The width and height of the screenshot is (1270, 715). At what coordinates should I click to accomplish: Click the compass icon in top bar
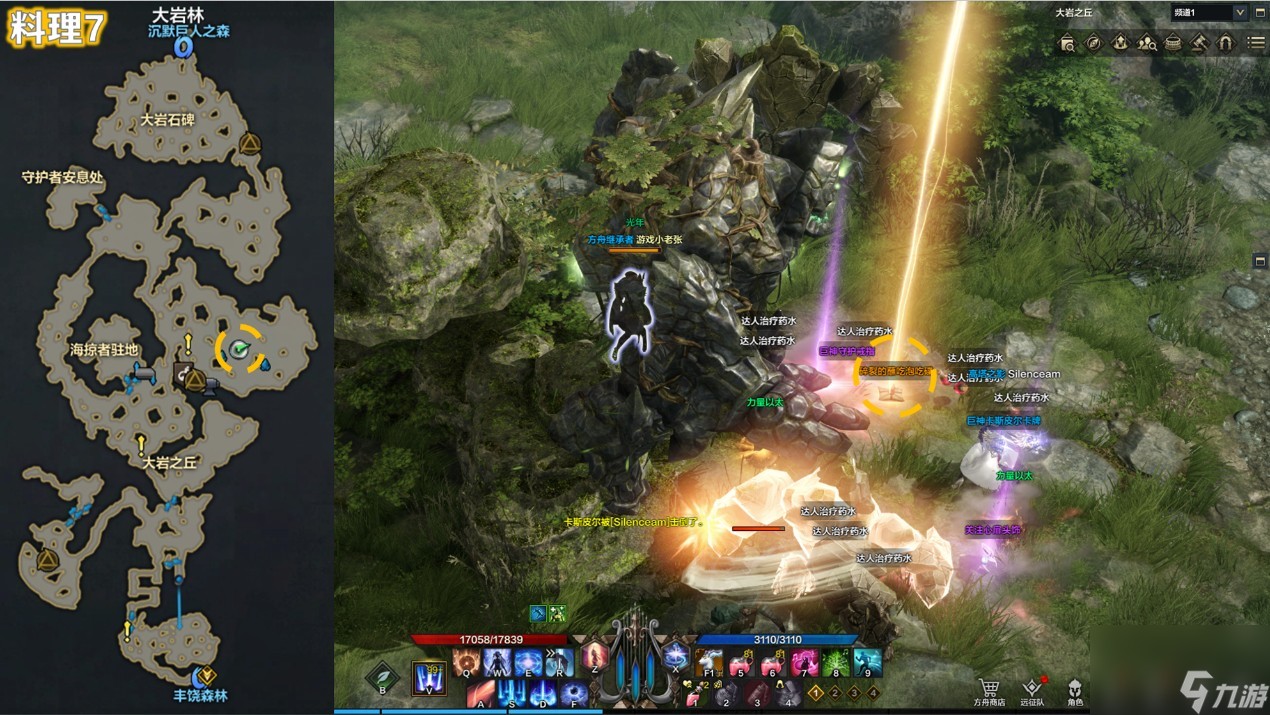click(x=1094, y=43)
